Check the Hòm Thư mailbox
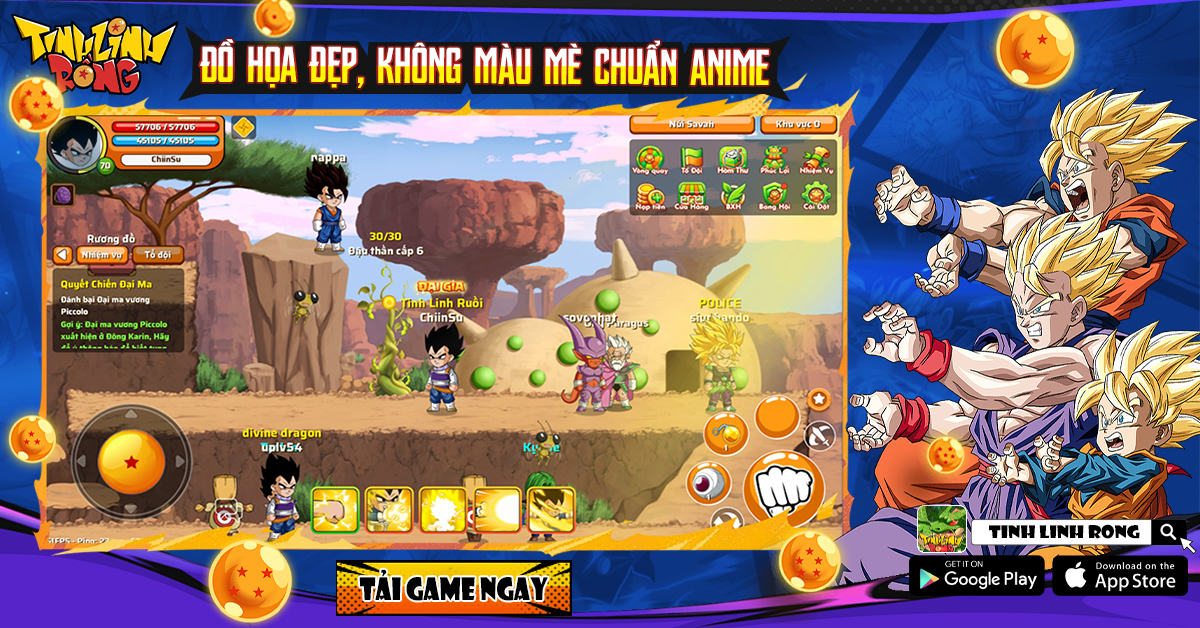The image size is (1200, 628). pyautogui.click(x=733, y=160)
